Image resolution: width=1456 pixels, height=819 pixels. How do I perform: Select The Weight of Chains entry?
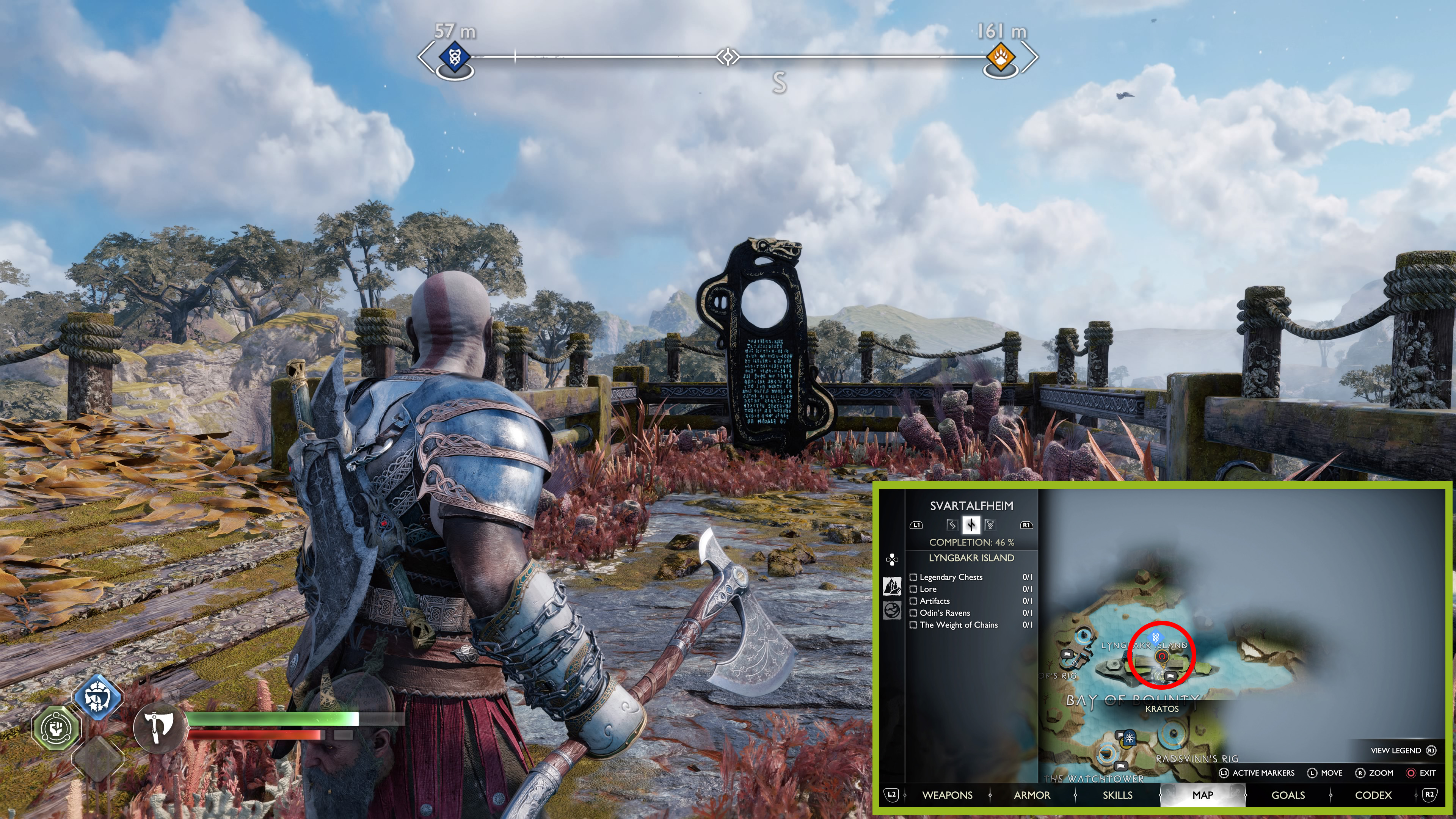pos(913,625)
